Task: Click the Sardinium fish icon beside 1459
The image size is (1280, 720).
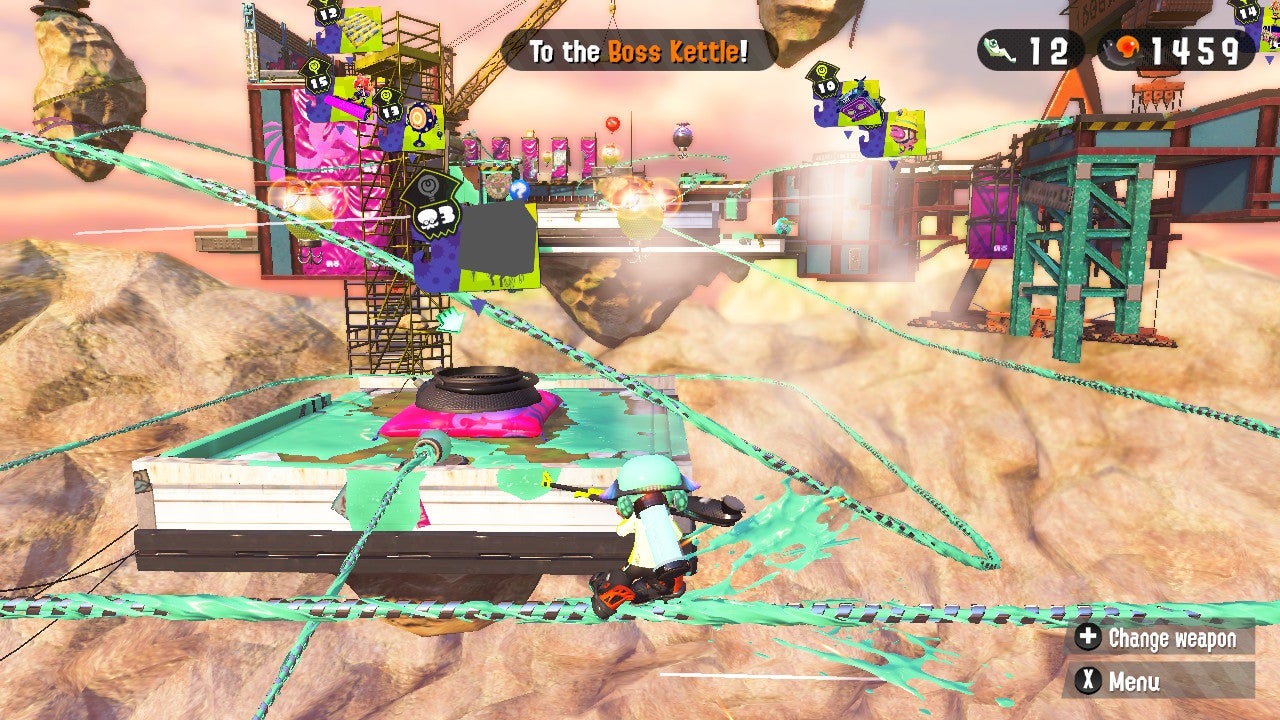Action: pyautogui.click(x=1128, y=45)
